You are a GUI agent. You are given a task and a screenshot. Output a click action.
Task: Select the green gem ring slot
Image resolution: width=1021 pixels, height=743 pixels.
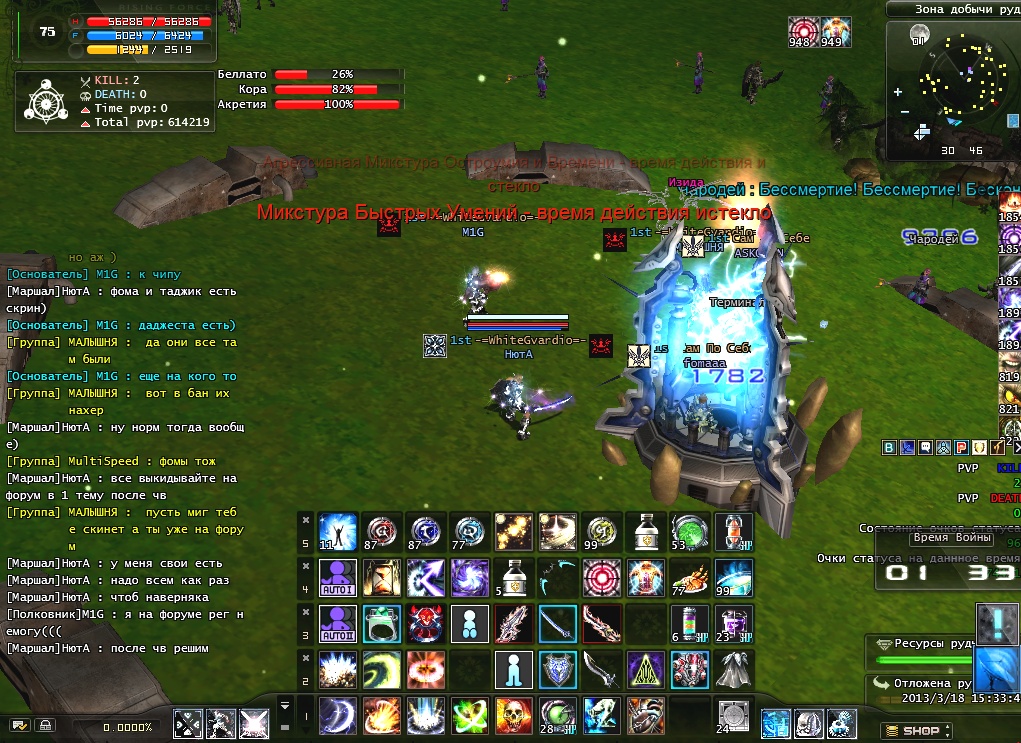pos(380,623)
